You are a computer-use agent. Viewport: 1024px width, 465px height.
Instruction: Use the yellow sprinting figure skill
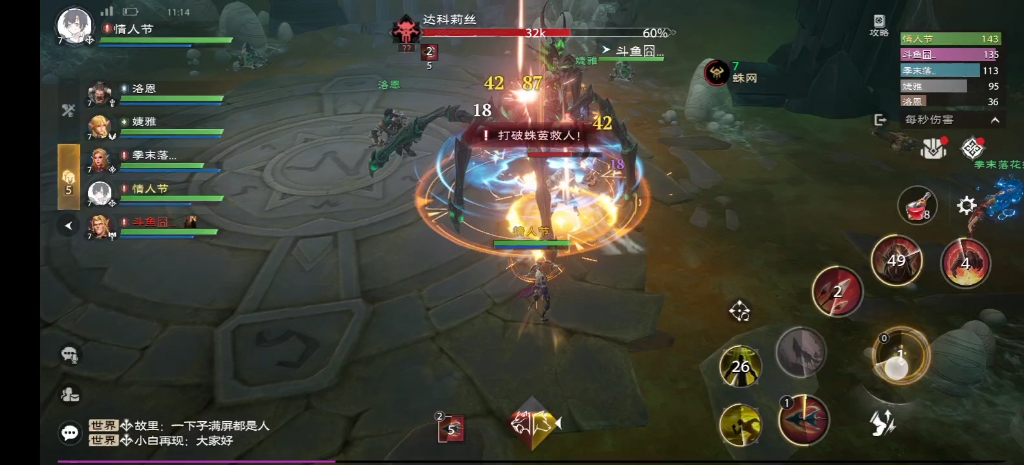(742, 424)
